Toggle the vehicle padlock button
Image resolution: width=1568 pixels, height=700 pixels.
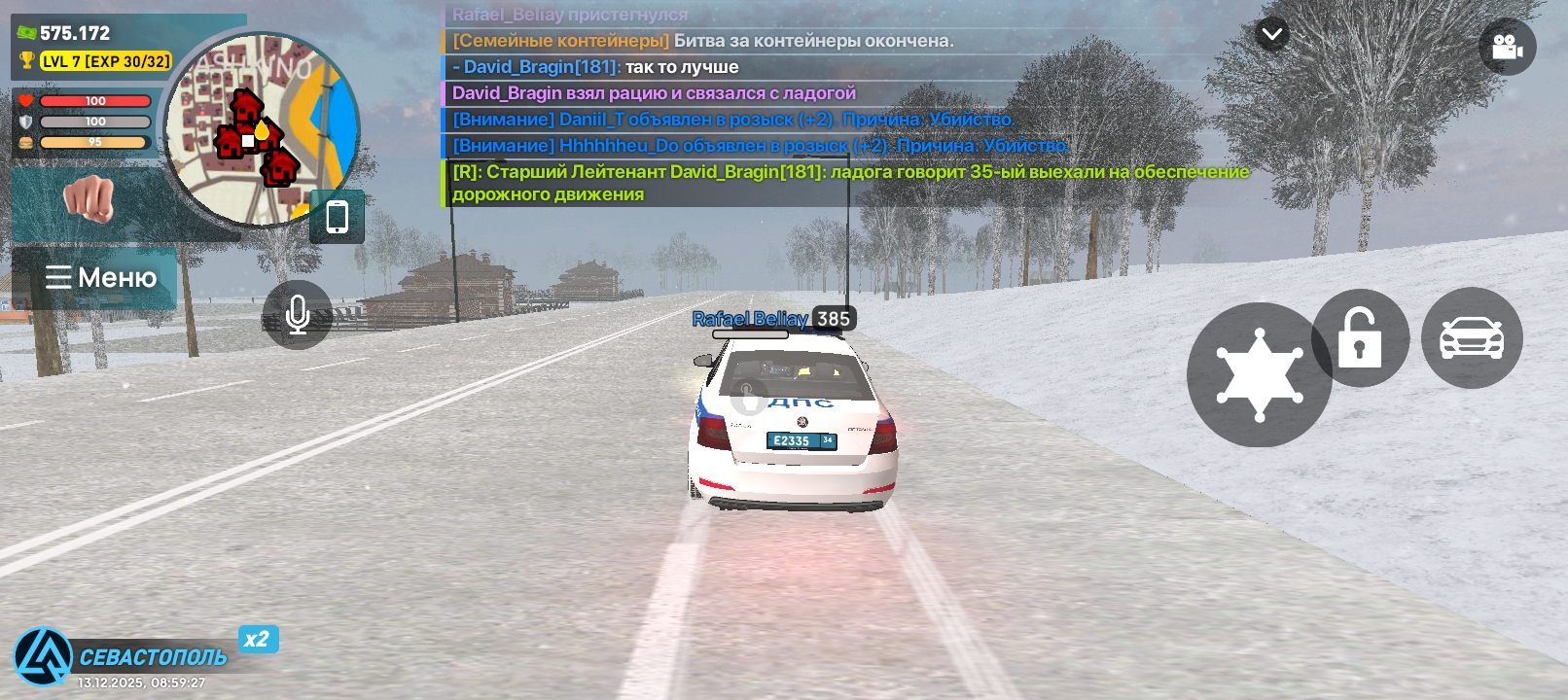click(x=1360, y=338)
